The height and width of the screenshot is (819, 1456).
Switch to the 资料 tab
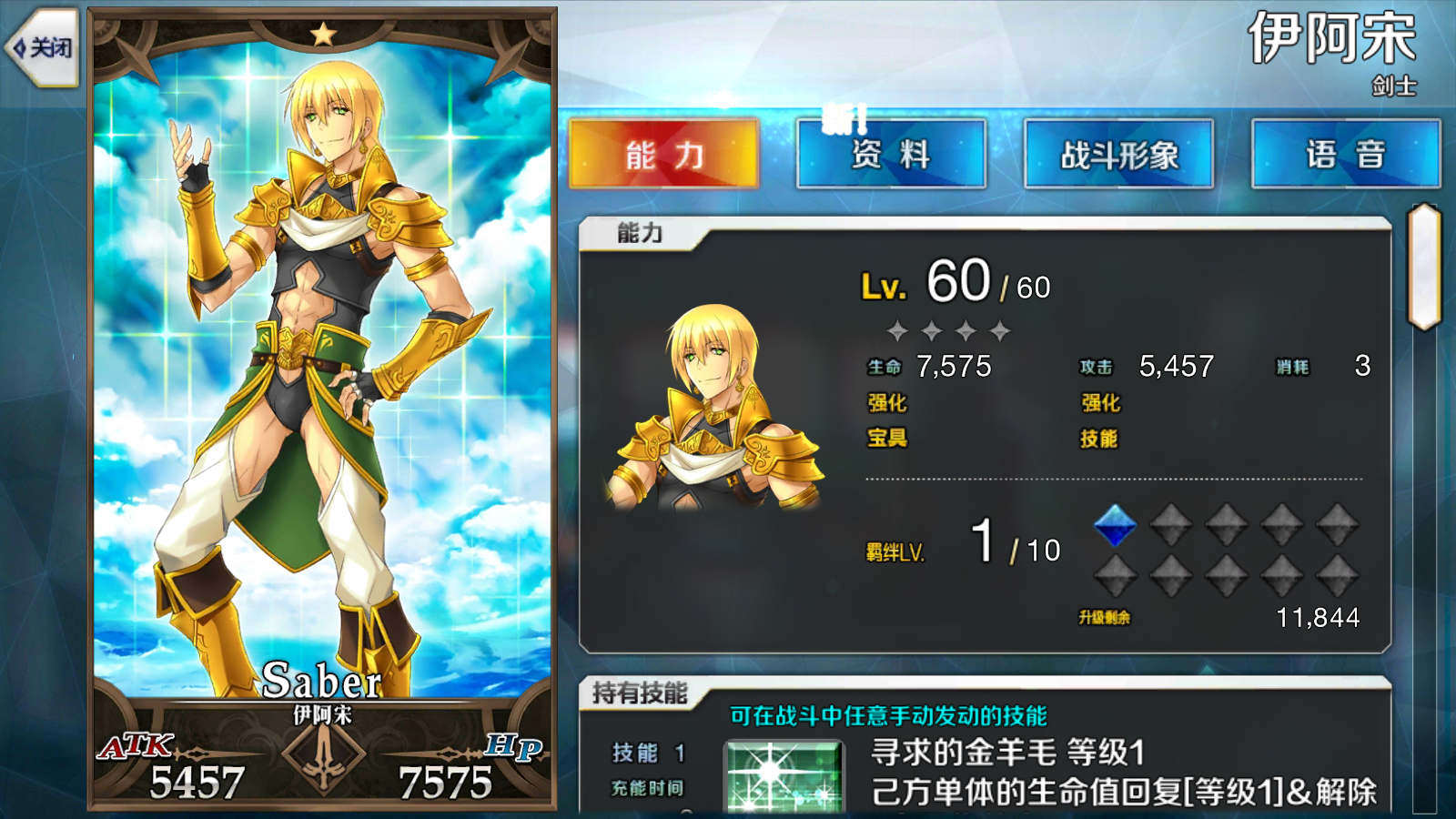tap(890, 155)
